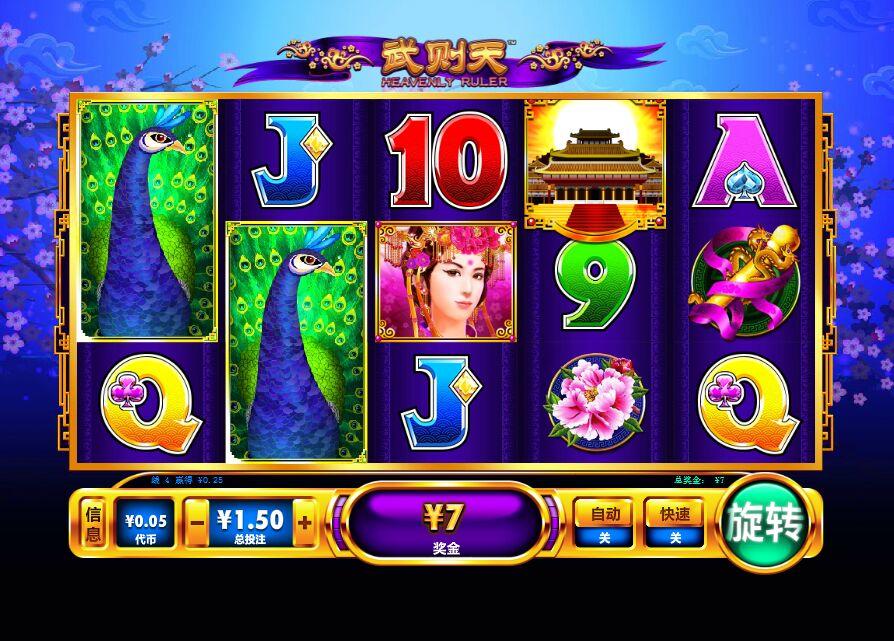Open the 信息 info panel
894x641 pixels.
[94, 524]
